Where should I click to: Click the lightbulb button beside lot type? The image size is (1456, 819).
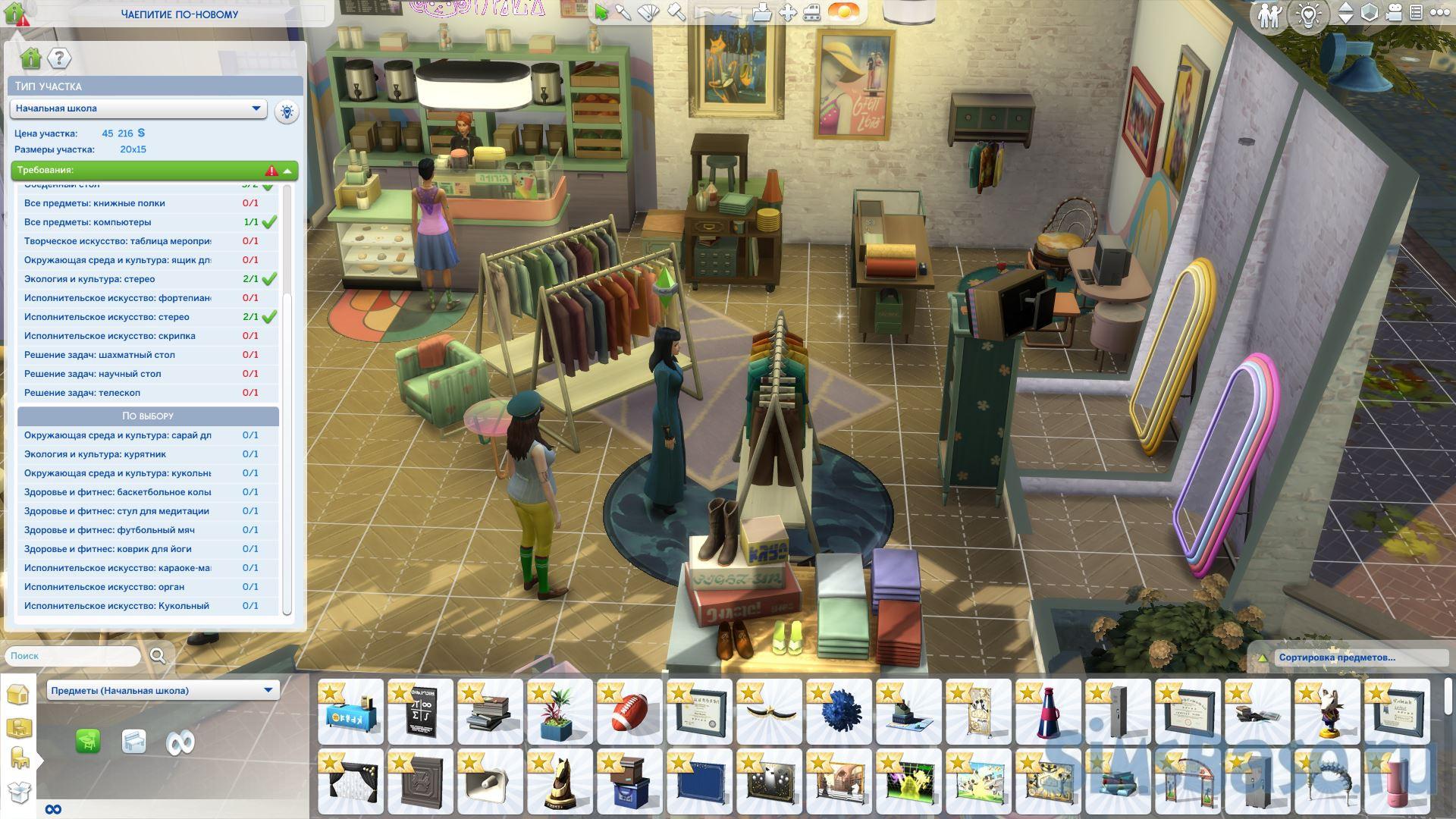click(287, 111)
